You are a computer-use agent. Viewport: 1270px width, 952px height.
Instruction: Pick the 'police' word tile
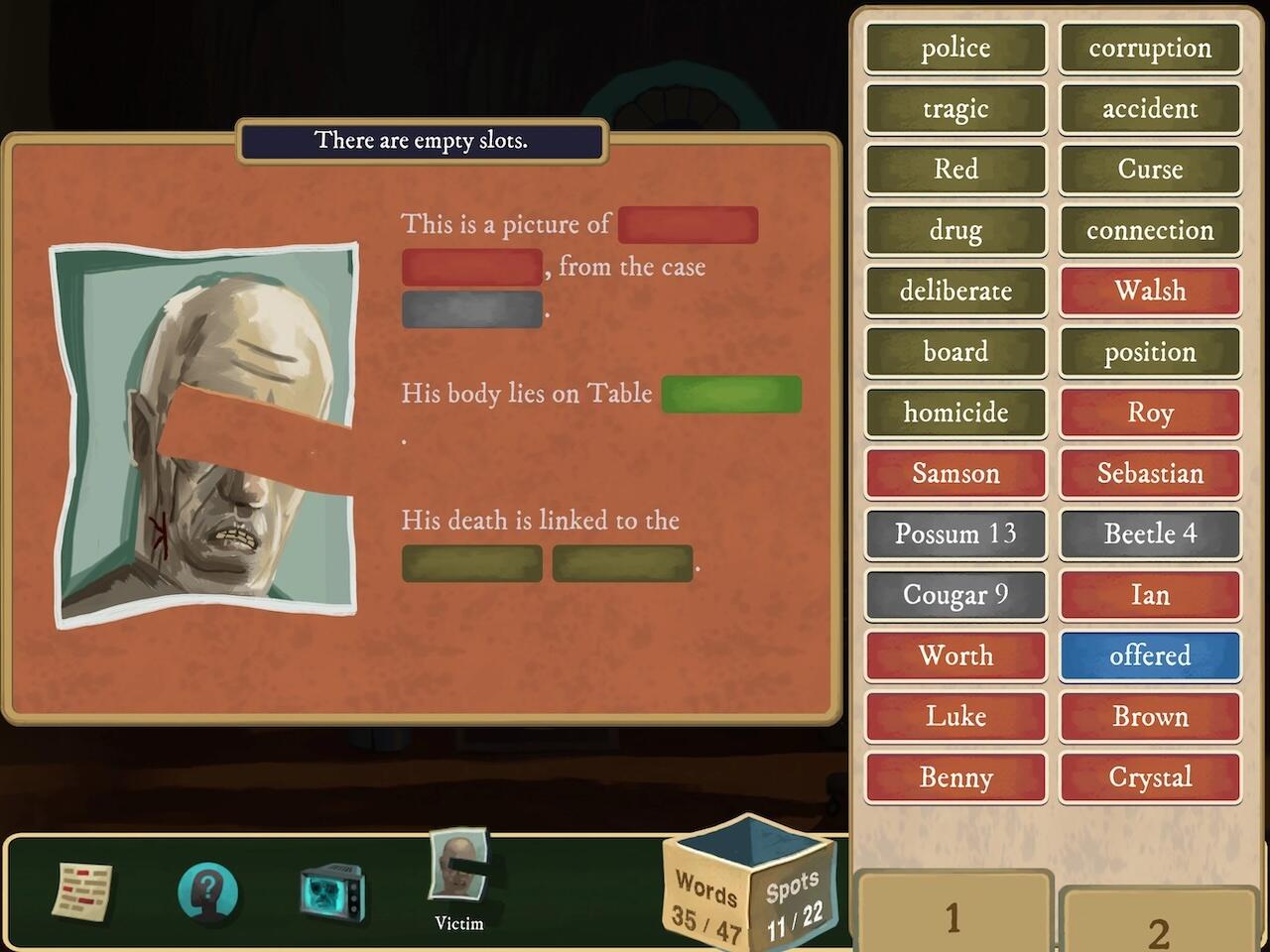[955, 49]
